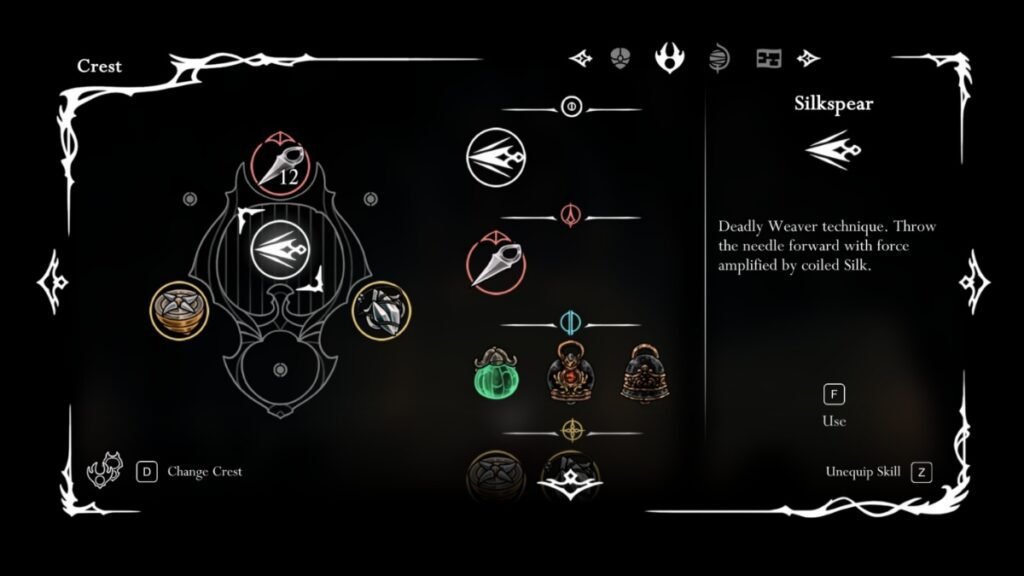Viewport: 1024px width, 576px height.
Task: Move to the previous pane with the left edge arrow
Action: click(x=50, y=281)
